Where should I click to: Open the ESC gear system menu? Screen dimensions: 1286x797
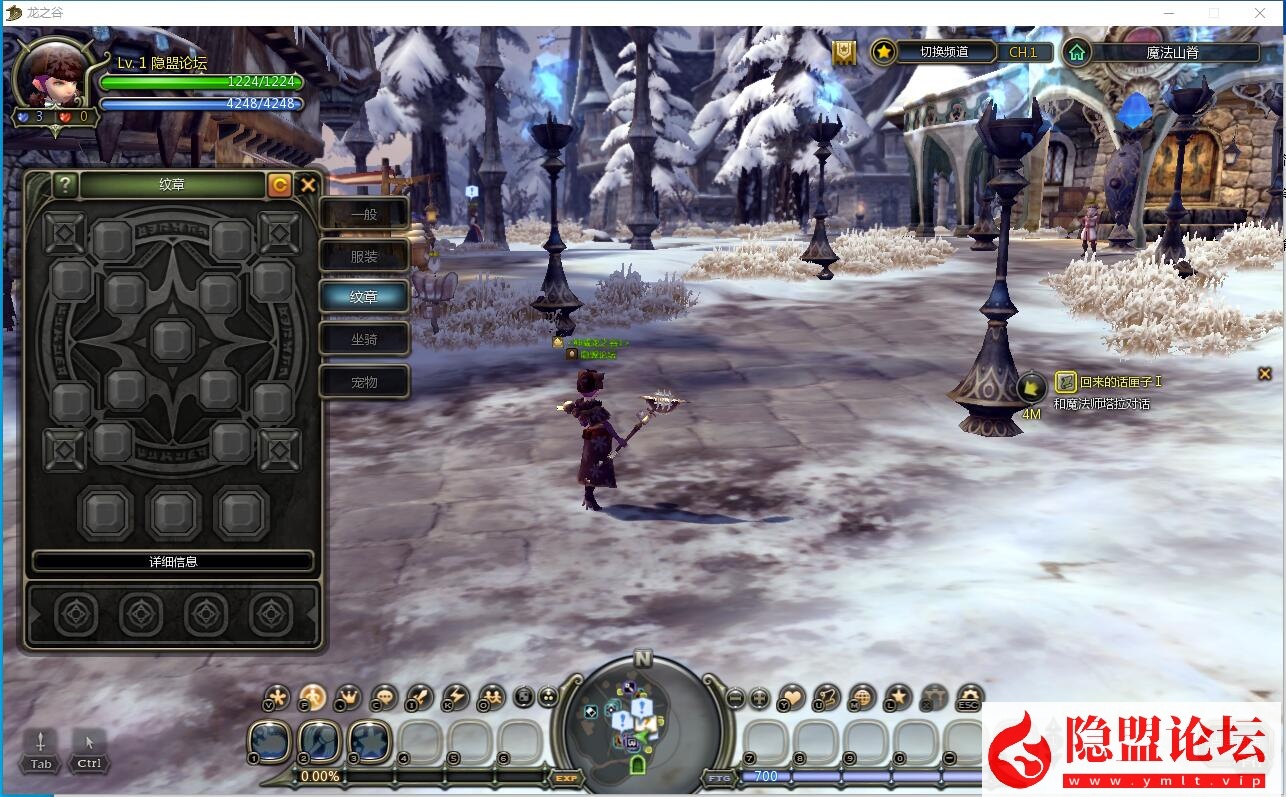click(x=969, y=697)
